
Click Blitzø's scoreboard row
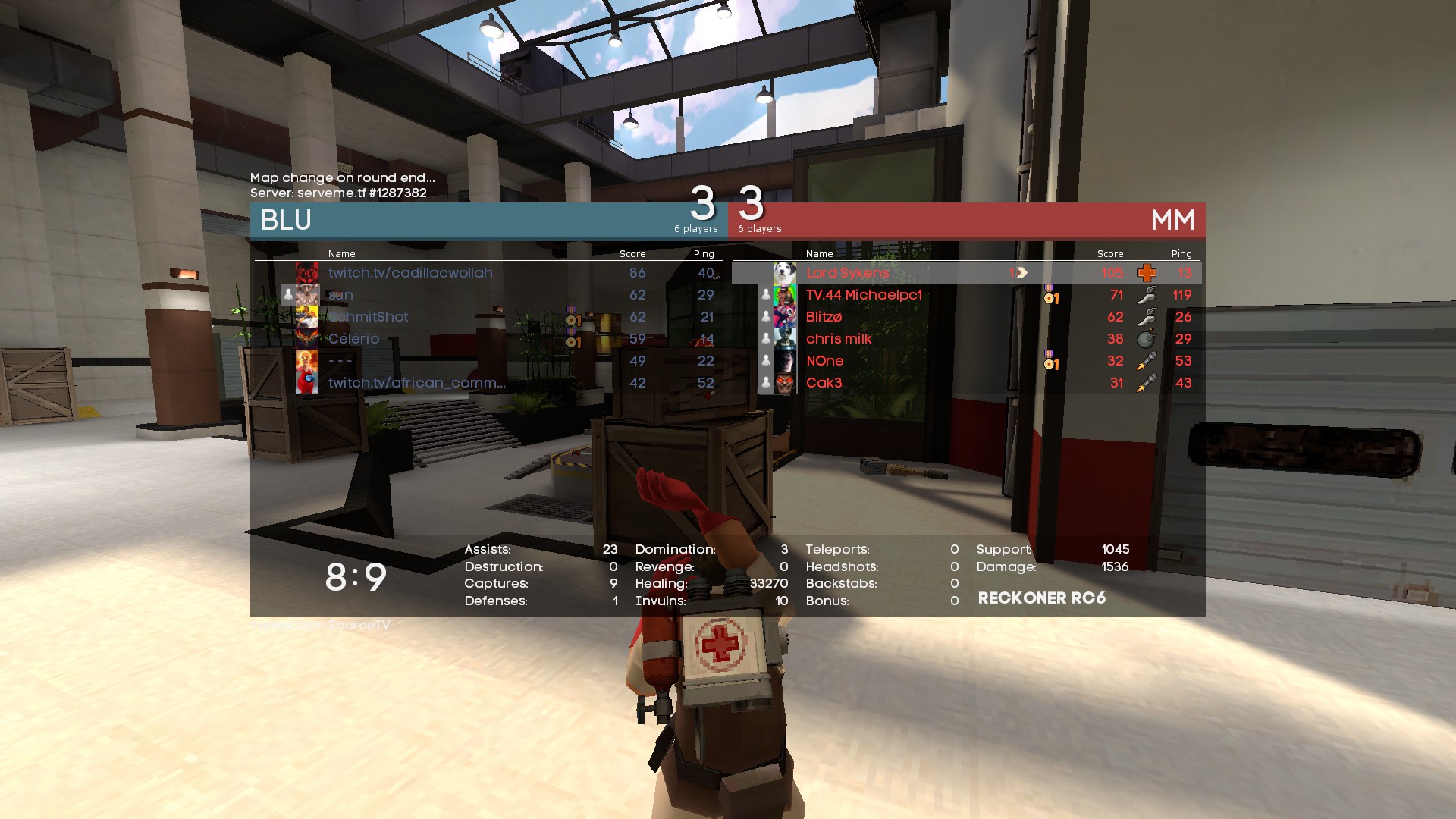[824, 317]
